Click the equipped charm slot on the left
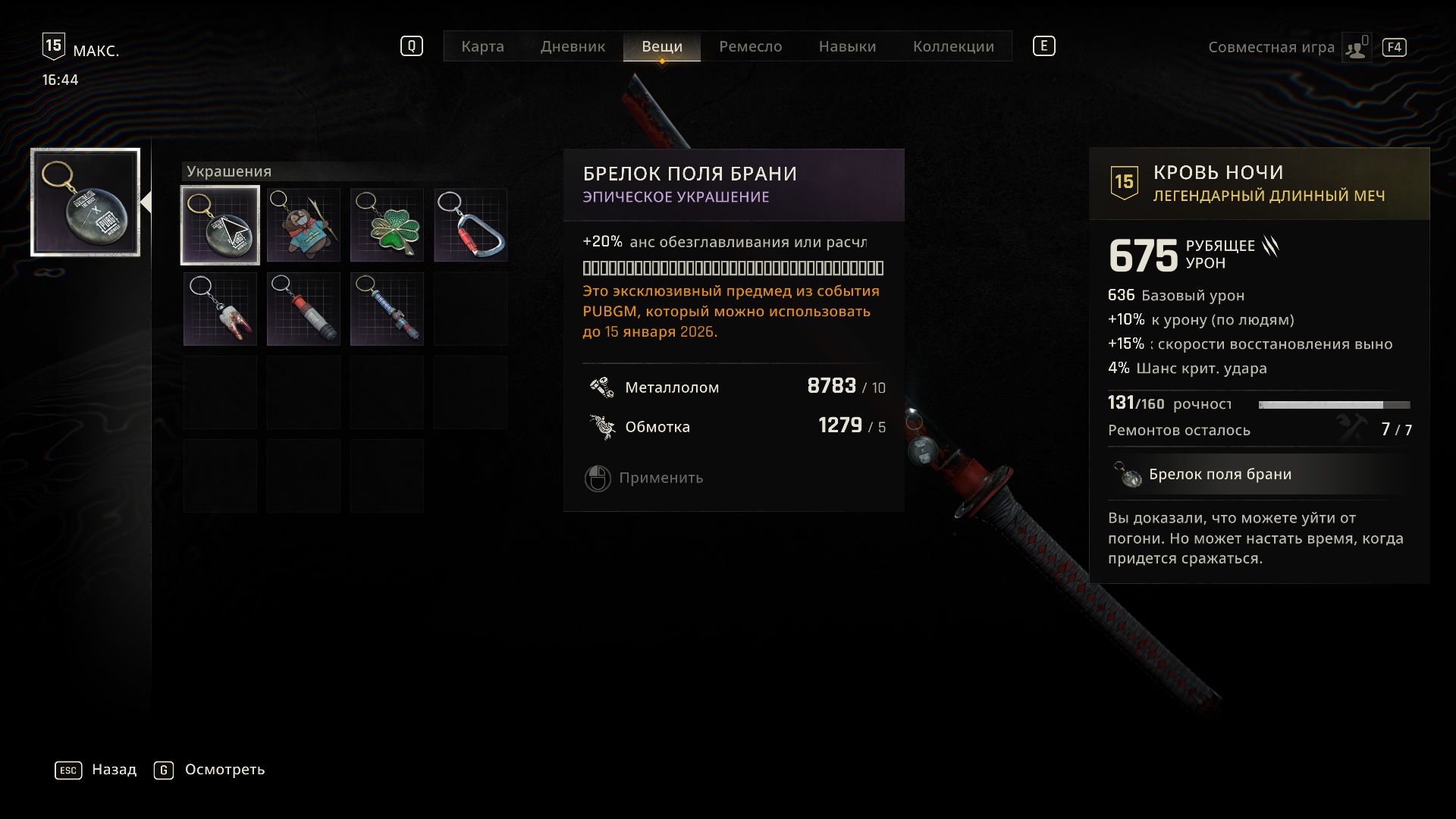The height and width of the screenshot is (819, 1456). (x=85, y=202)
